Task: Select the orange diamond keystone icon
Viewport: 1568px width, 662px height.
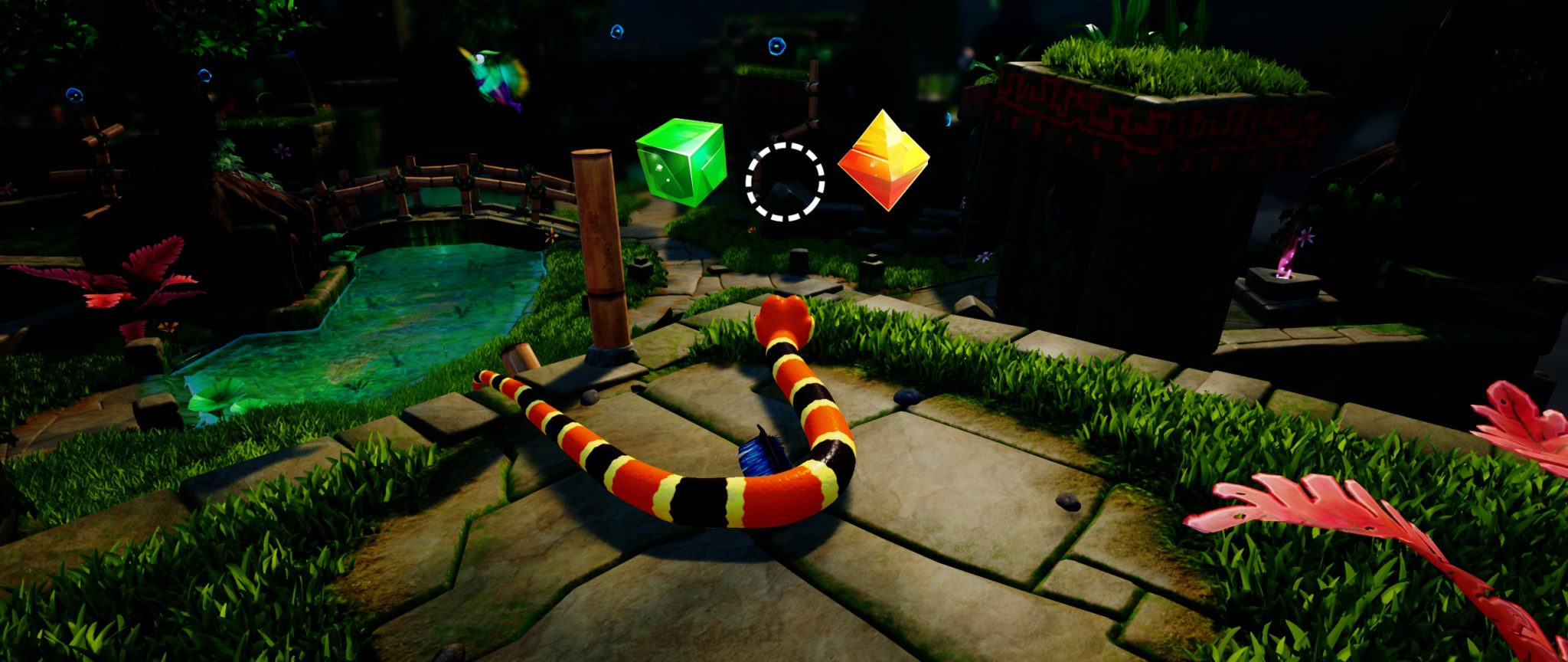Action: point(883,159)
